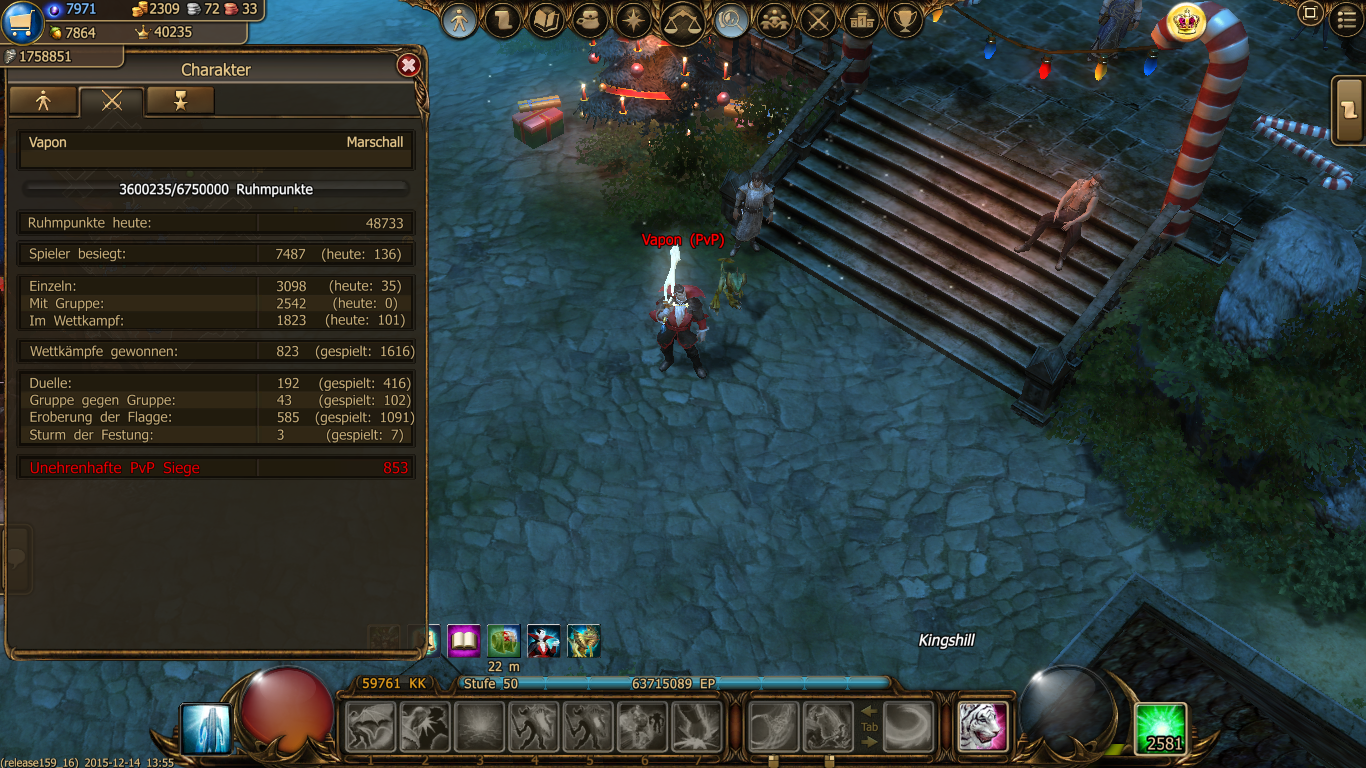The height and width of the screenshot is (768, 1366).
Task: Open the quest scroll menu
Action: click(x=503, y=20)
